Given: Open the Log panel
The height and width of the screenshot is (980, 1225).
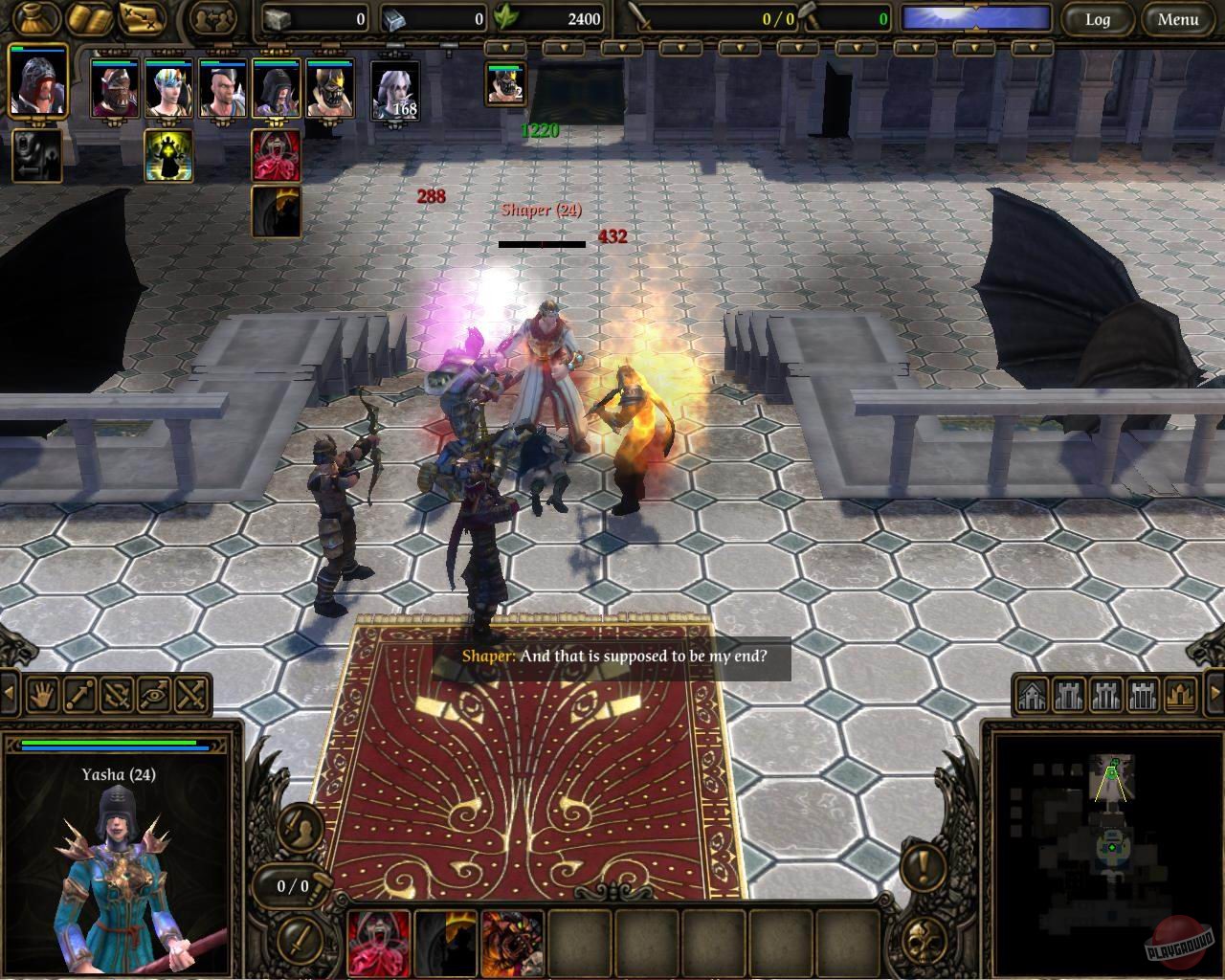Looking at the screenshot, I should 1099,19.
